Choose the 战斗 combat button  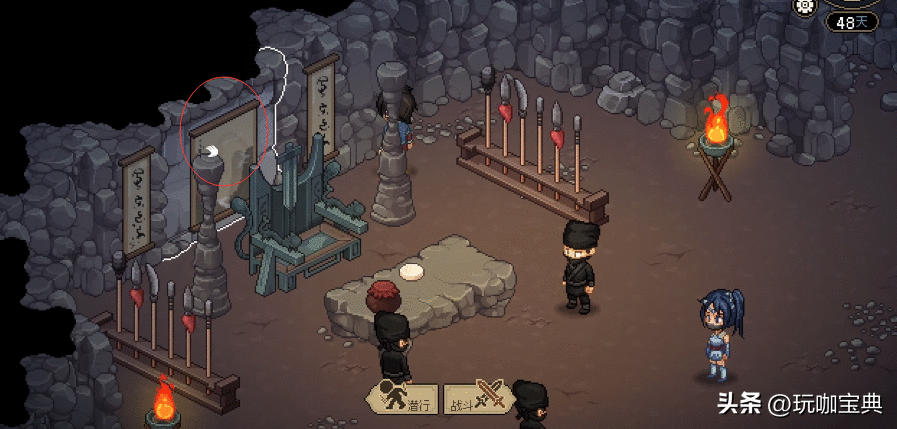478,399
